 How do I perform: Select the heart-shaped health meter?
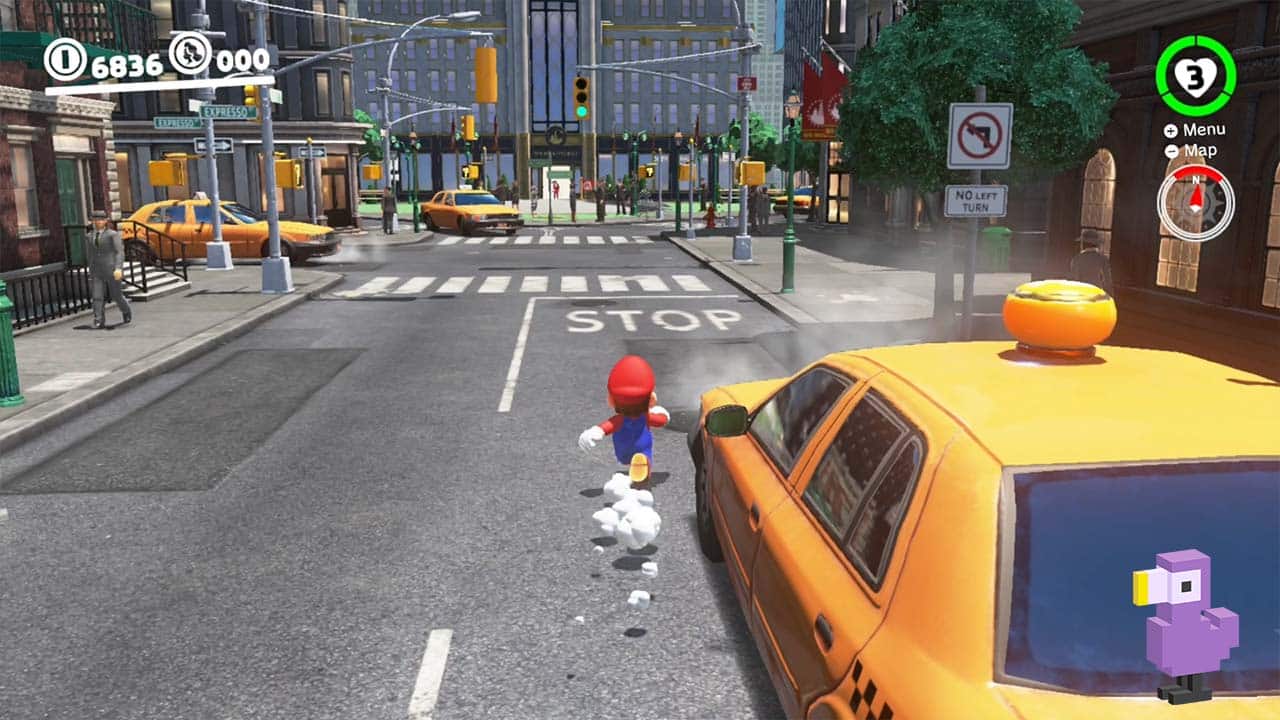click(1196, 76)
